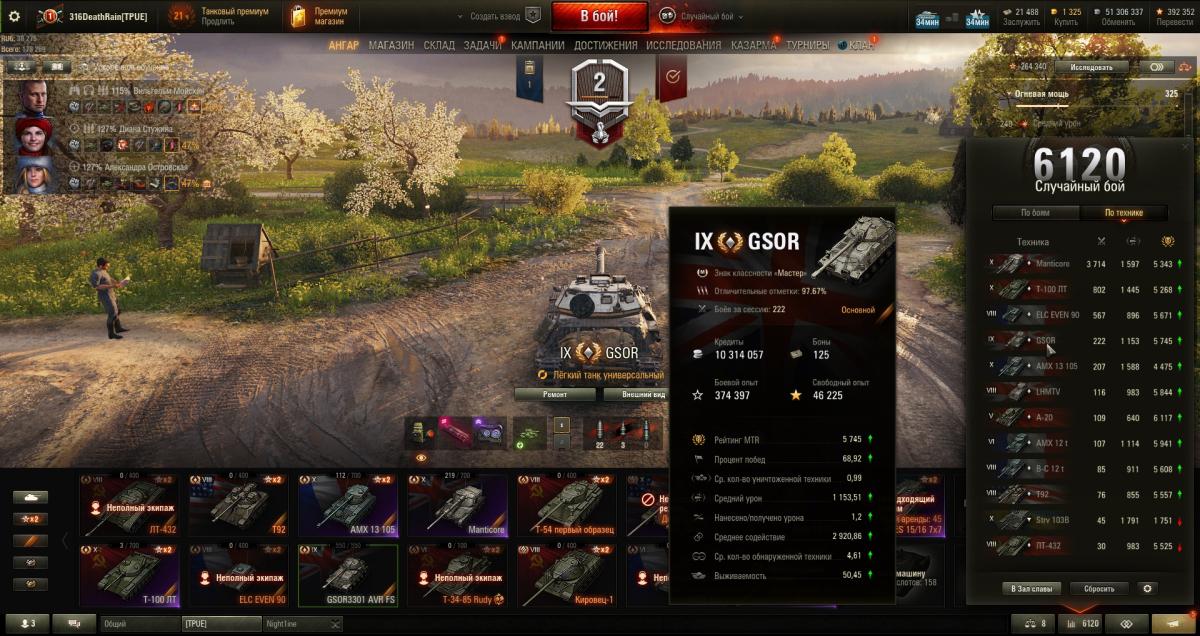The image size is (1200, 636).
Task: Show the ИССЛЕДОВАНИЯ tech tree tab
Action: [x=683, y=45]
